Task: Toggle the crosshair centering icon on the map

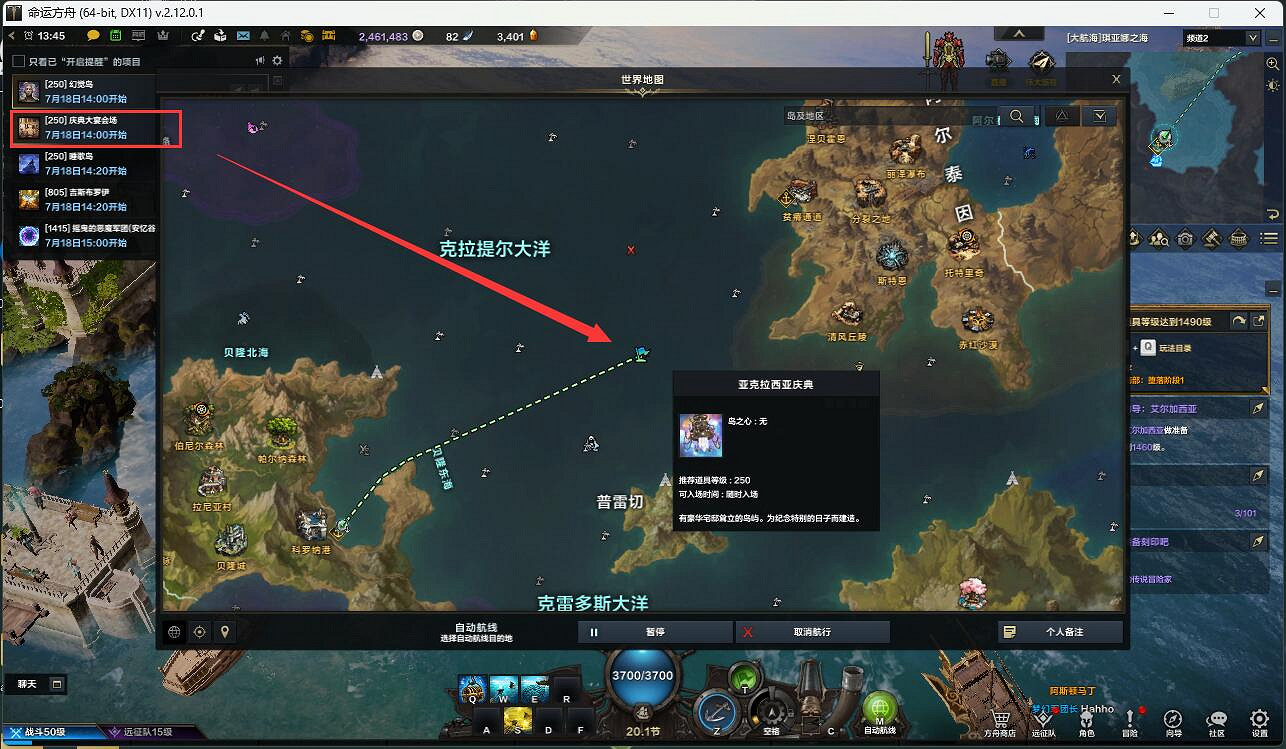Action: [x=200, y=632]
